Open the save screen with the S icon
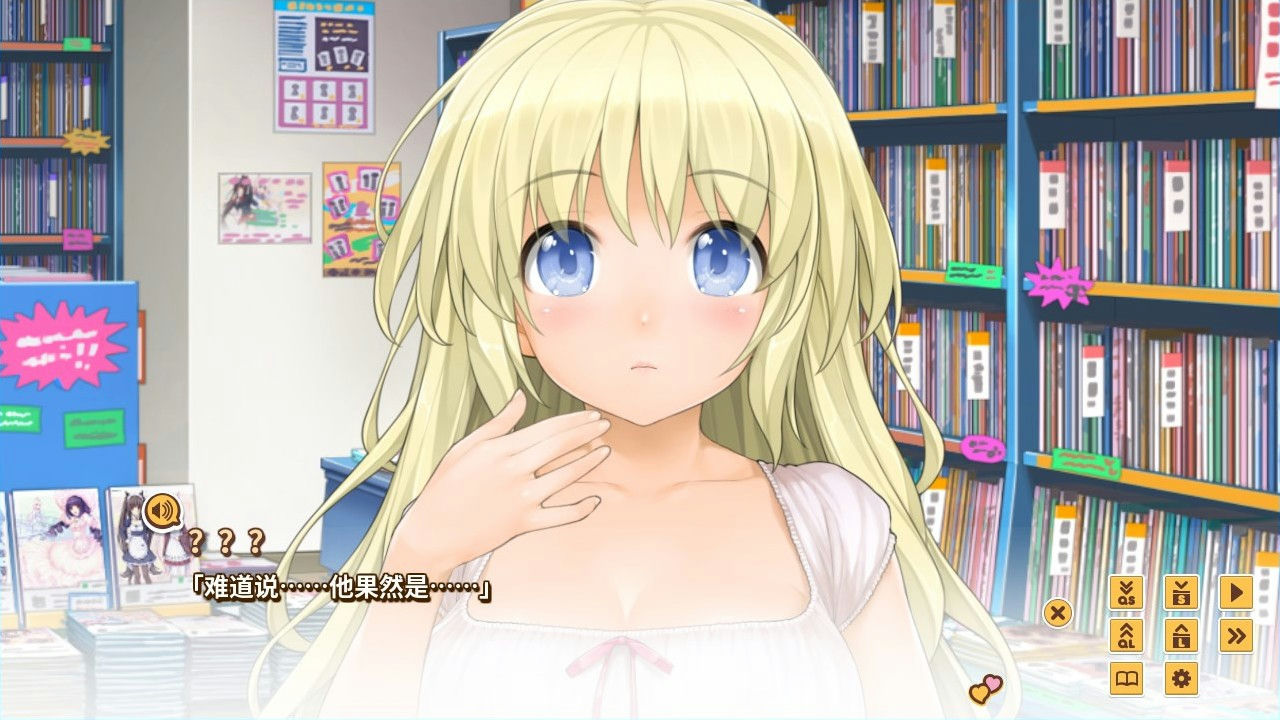1280x720 pixels. pyautogui.click(x=1181, y=593)
